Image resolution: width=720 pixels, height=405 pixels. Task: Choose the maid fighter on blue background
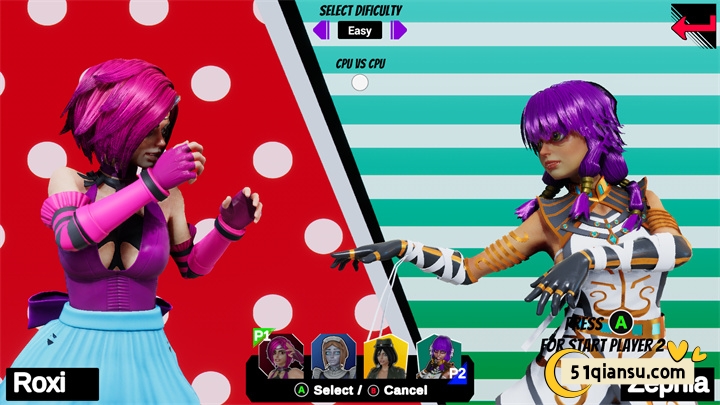point(333,356)
